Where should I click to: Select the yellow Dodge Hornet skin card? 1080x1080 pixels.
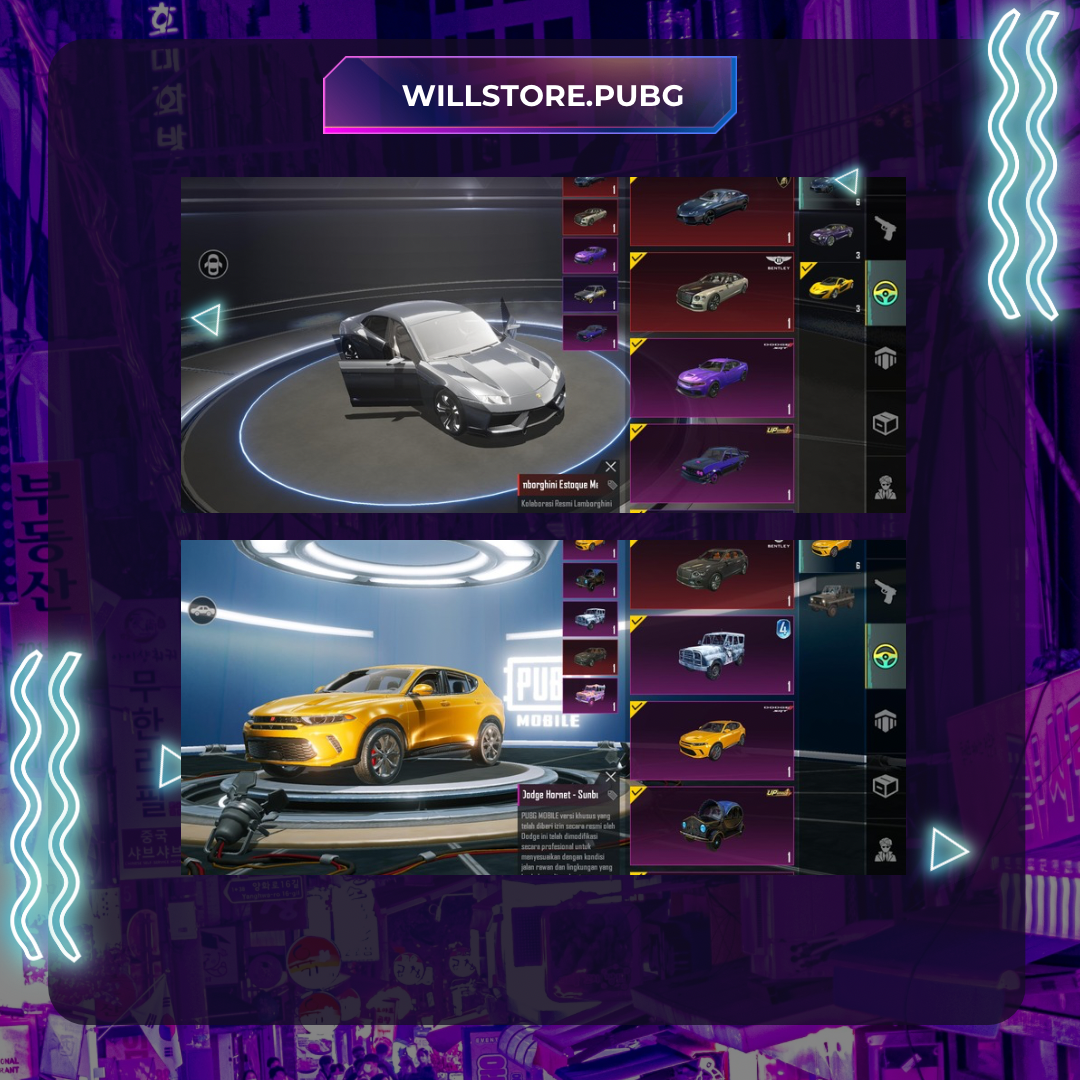pyautogui.click(x=711, y=741)
